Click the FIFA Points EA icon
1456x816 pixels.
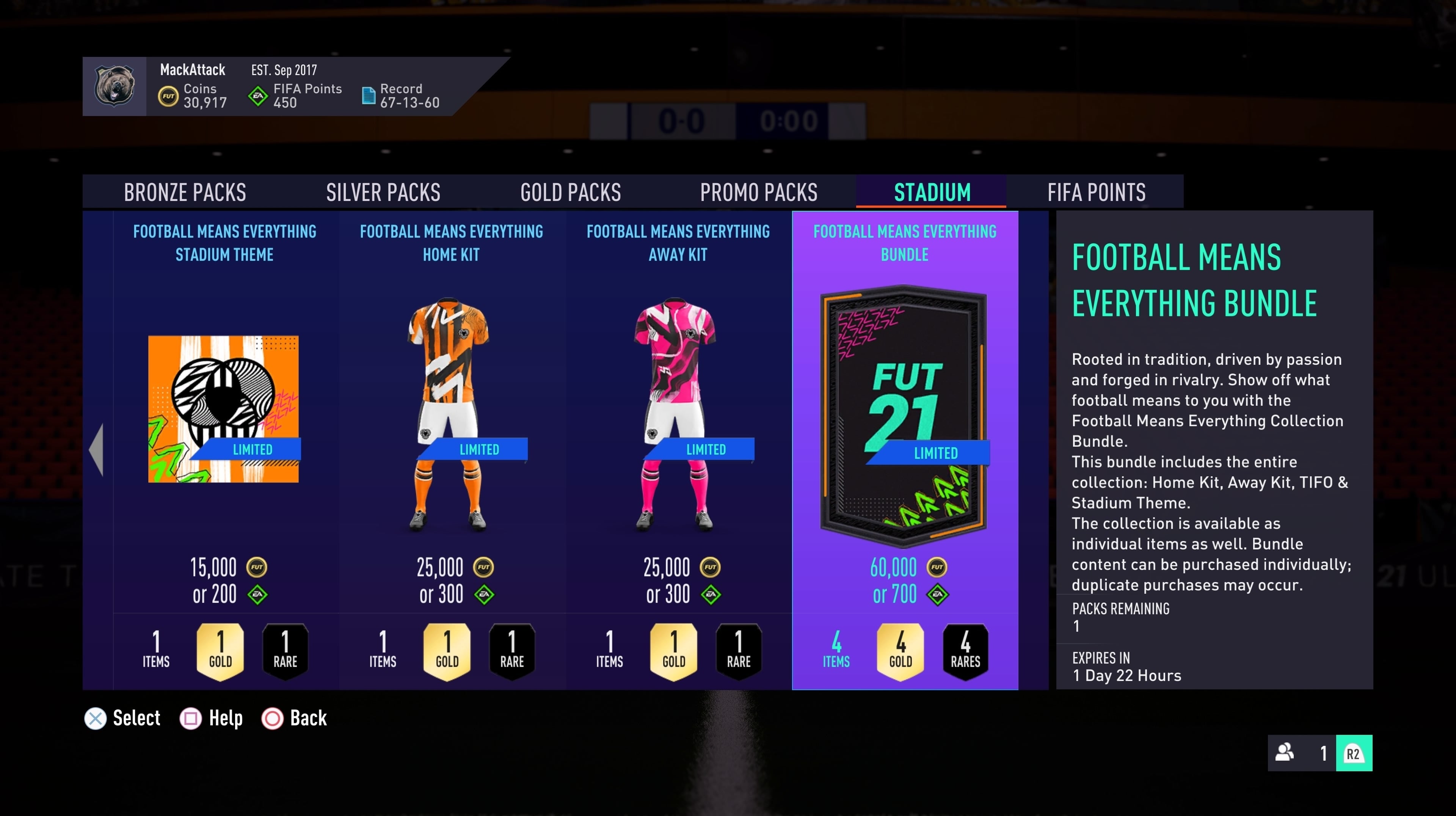257,96
